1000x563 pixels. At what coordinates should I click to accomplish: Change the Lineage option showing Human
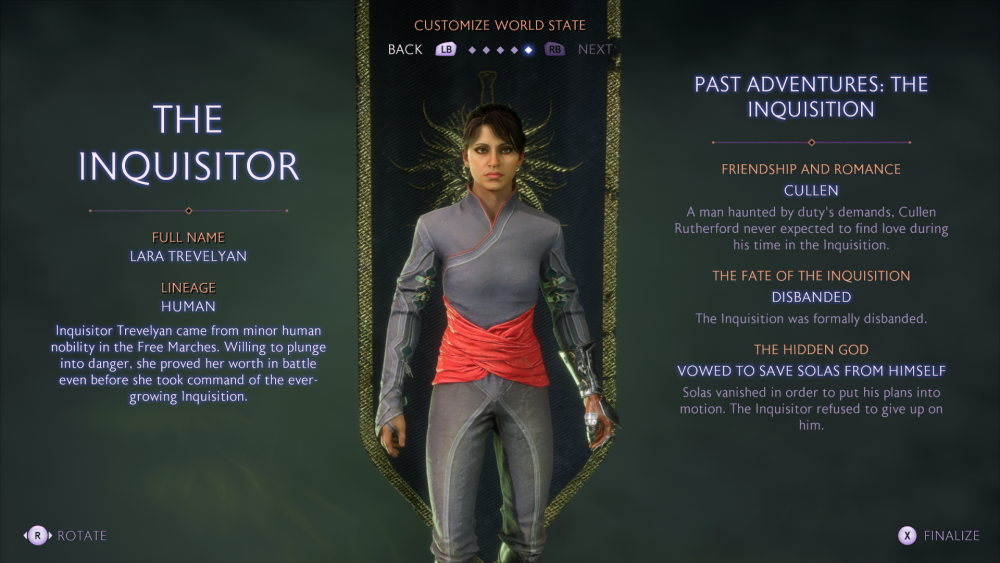click(x=188, y=306)
